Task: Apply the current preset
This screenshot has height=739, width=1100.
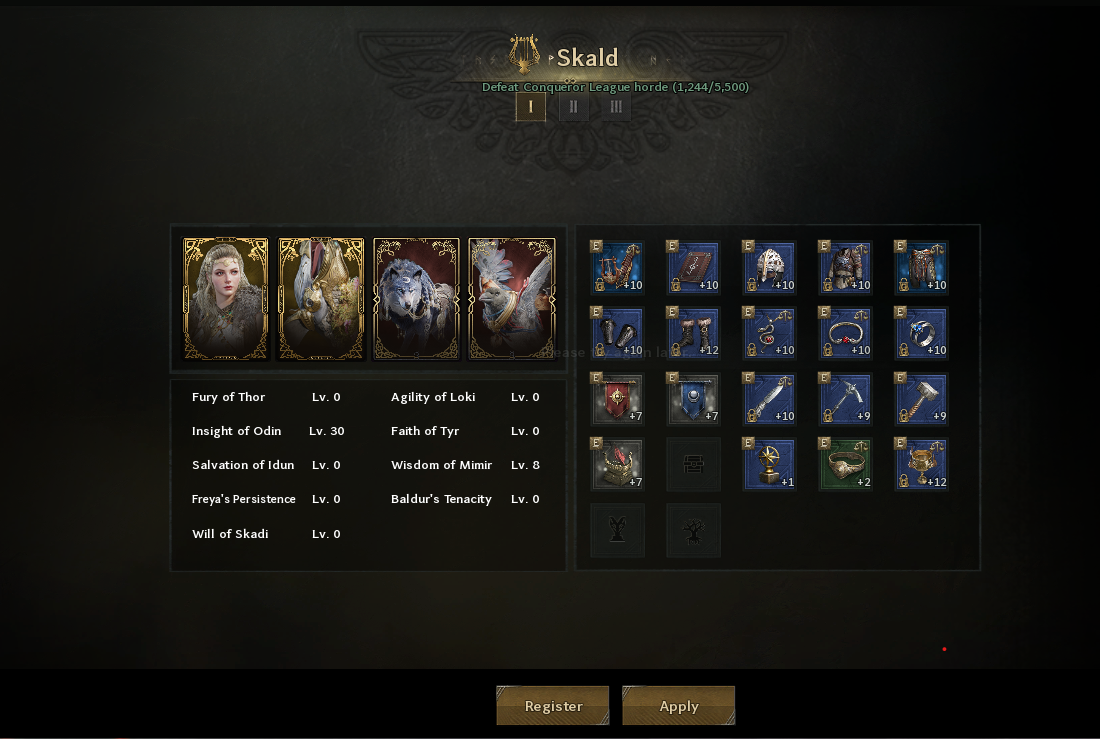Action: point(679,706)
